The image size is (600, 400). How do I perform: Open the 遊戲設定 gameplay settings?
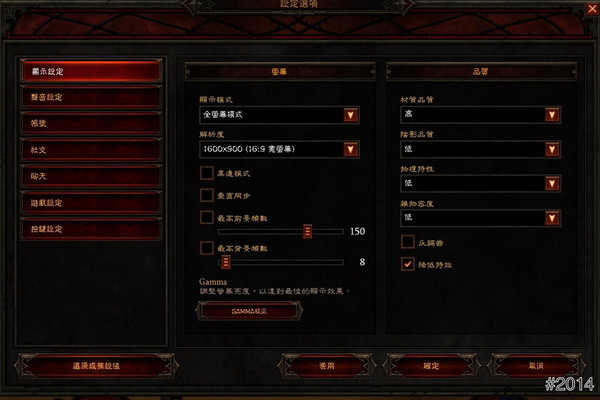[90, 203]
